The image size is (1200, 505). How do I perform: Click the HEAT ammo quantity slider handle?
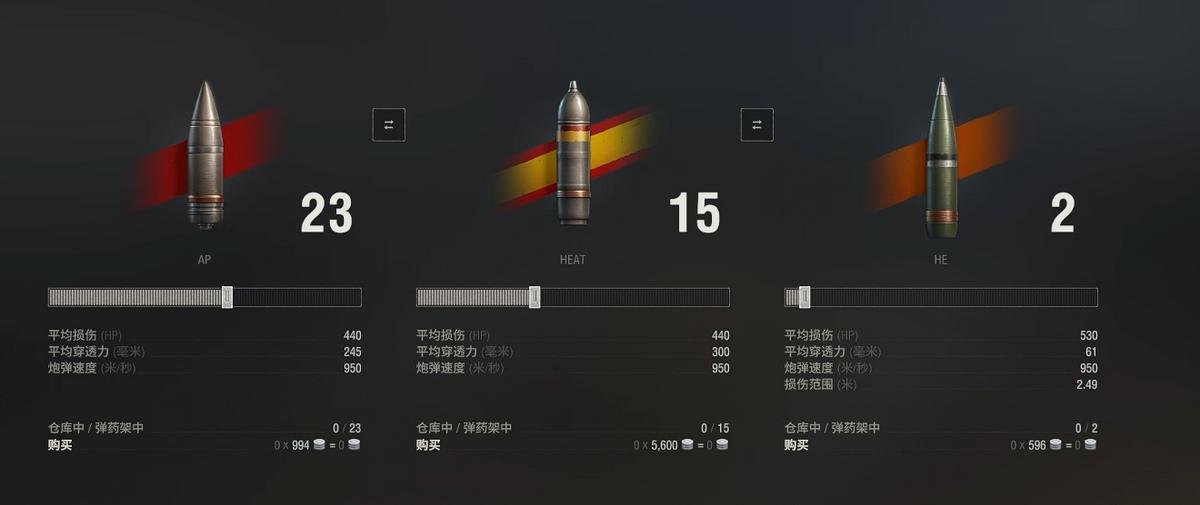point(535,297)
